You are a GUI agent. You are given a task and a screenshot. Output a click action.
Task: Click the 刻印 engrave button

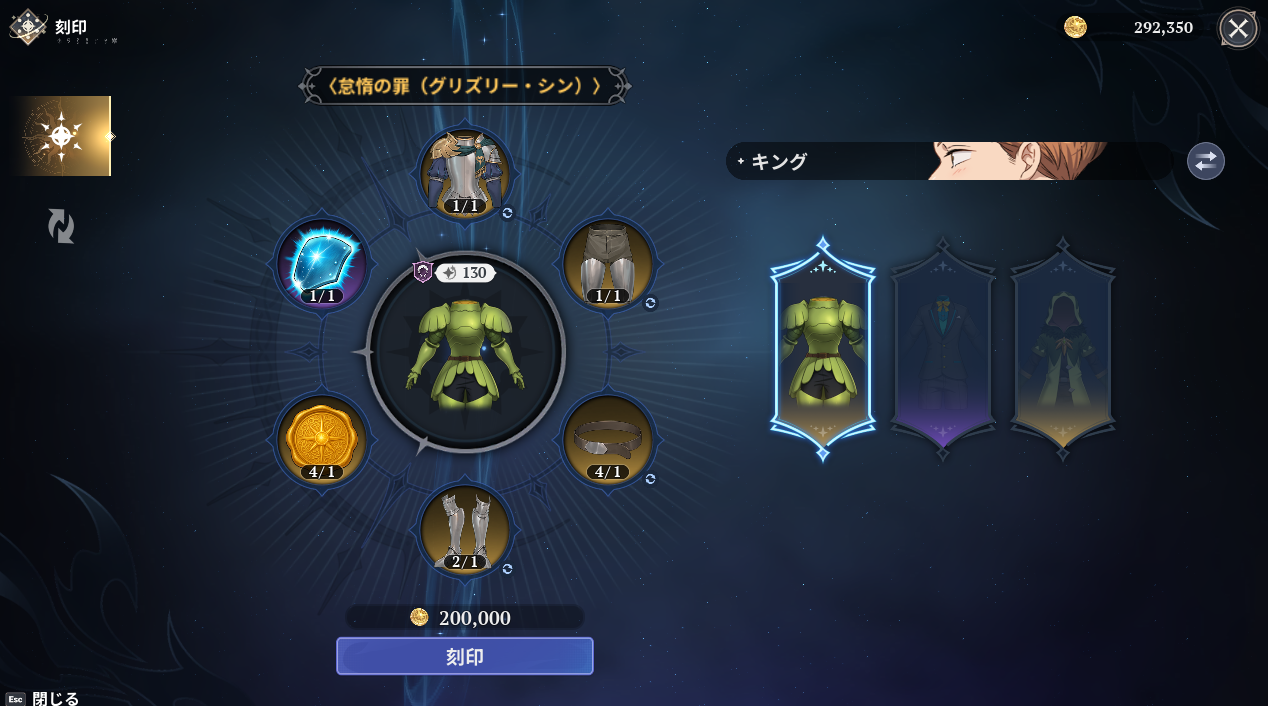coord(464,656)
